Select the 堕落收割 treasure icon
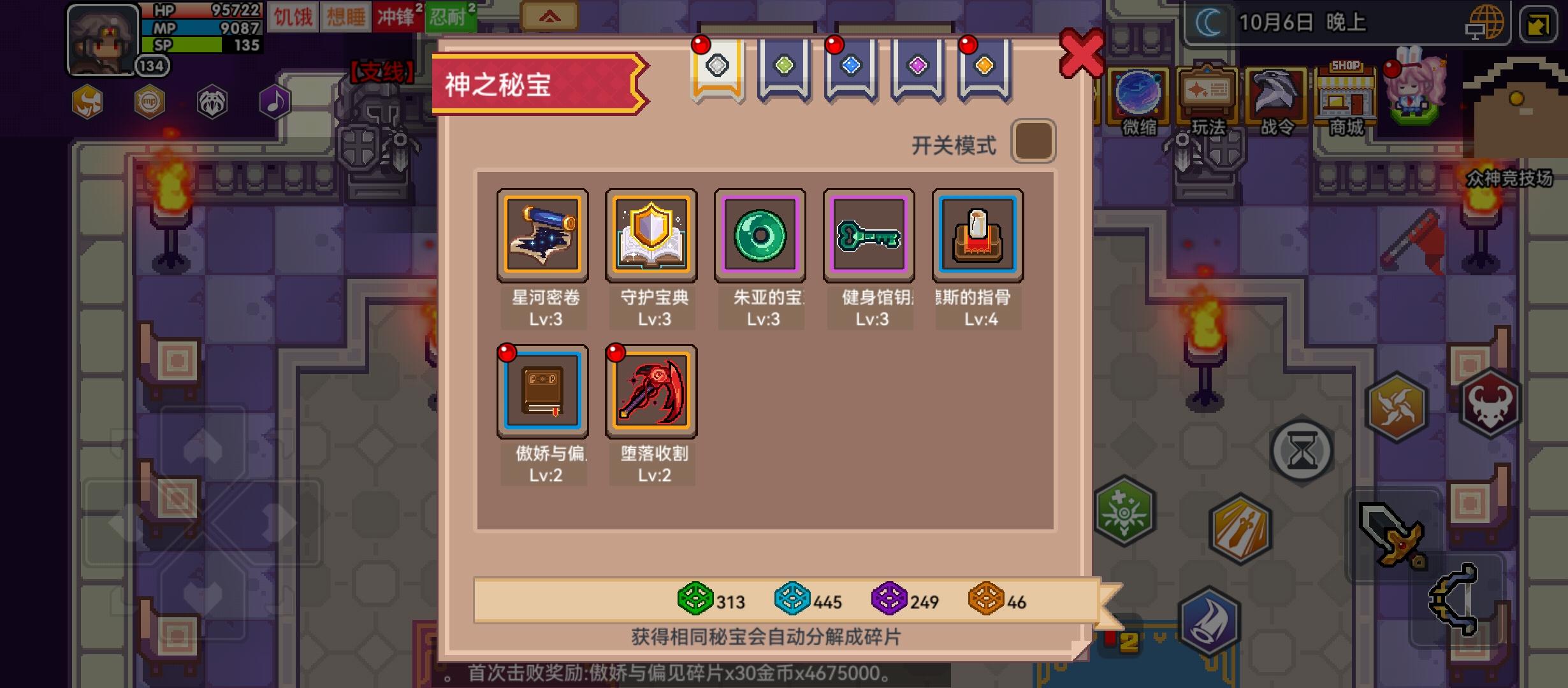1568x688 pixels. (x=652, y=390)
